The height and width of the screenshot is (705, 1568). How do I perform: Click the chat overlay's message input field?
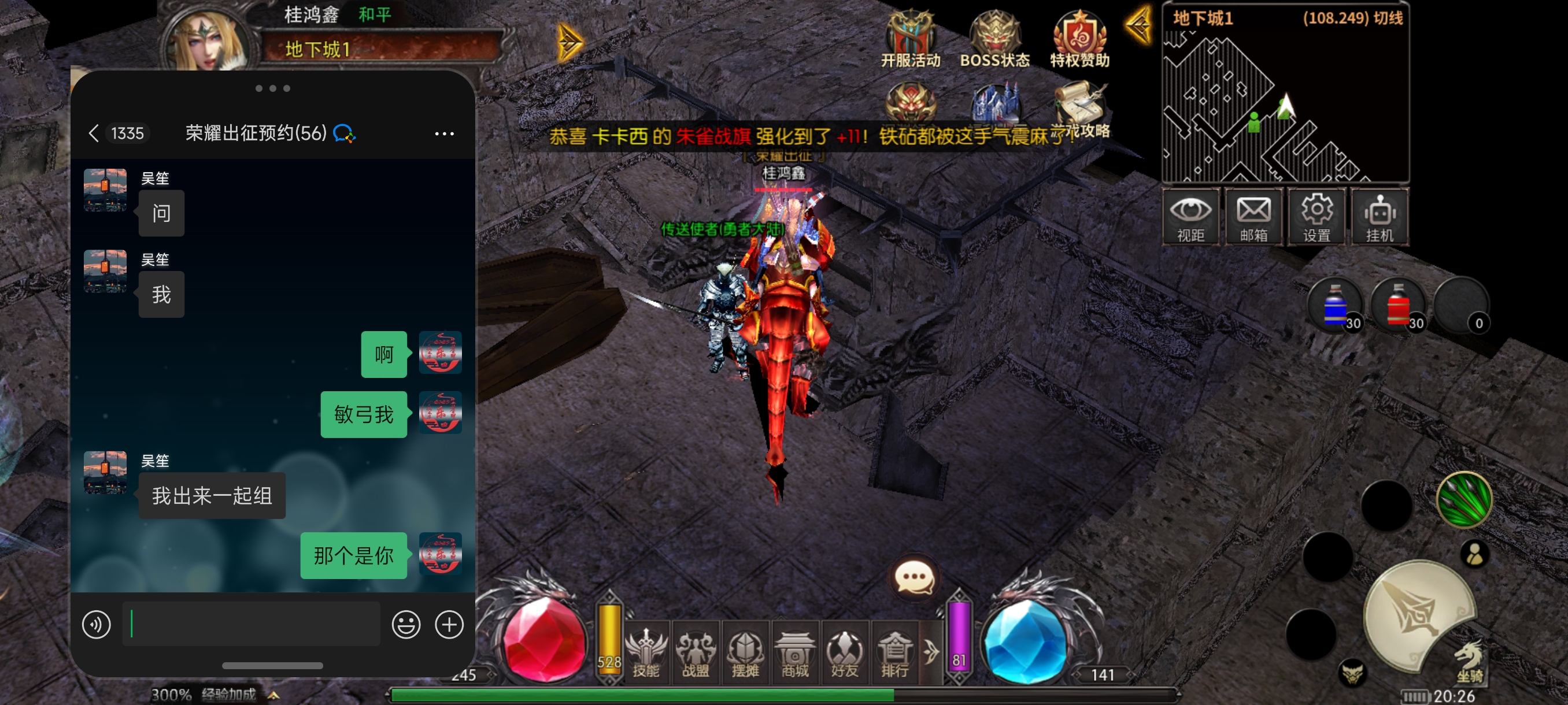click(252, 624)
